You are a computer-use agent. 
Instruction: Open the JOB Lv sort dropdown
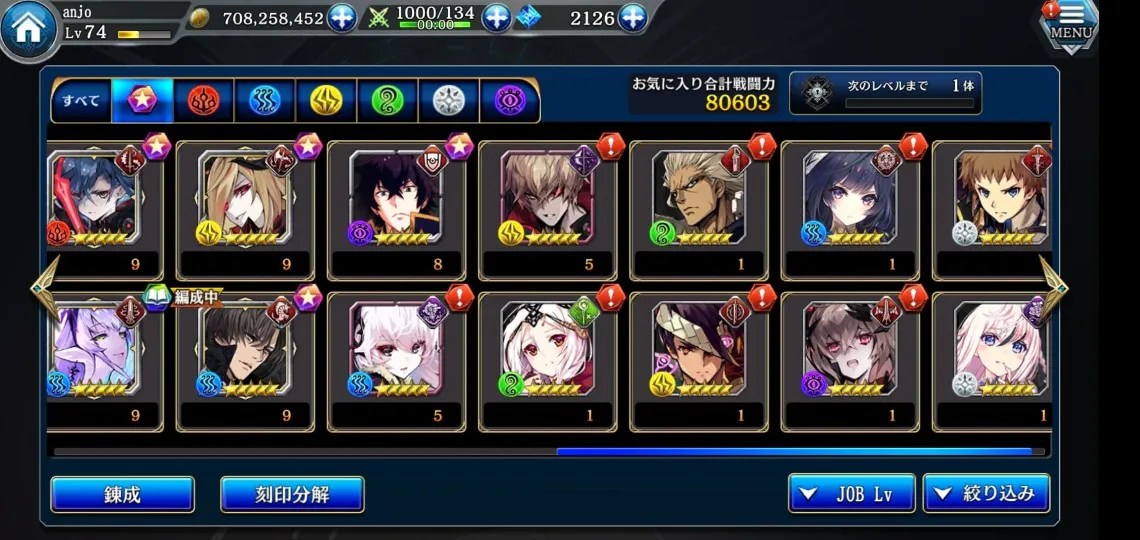tap(851, 494)
